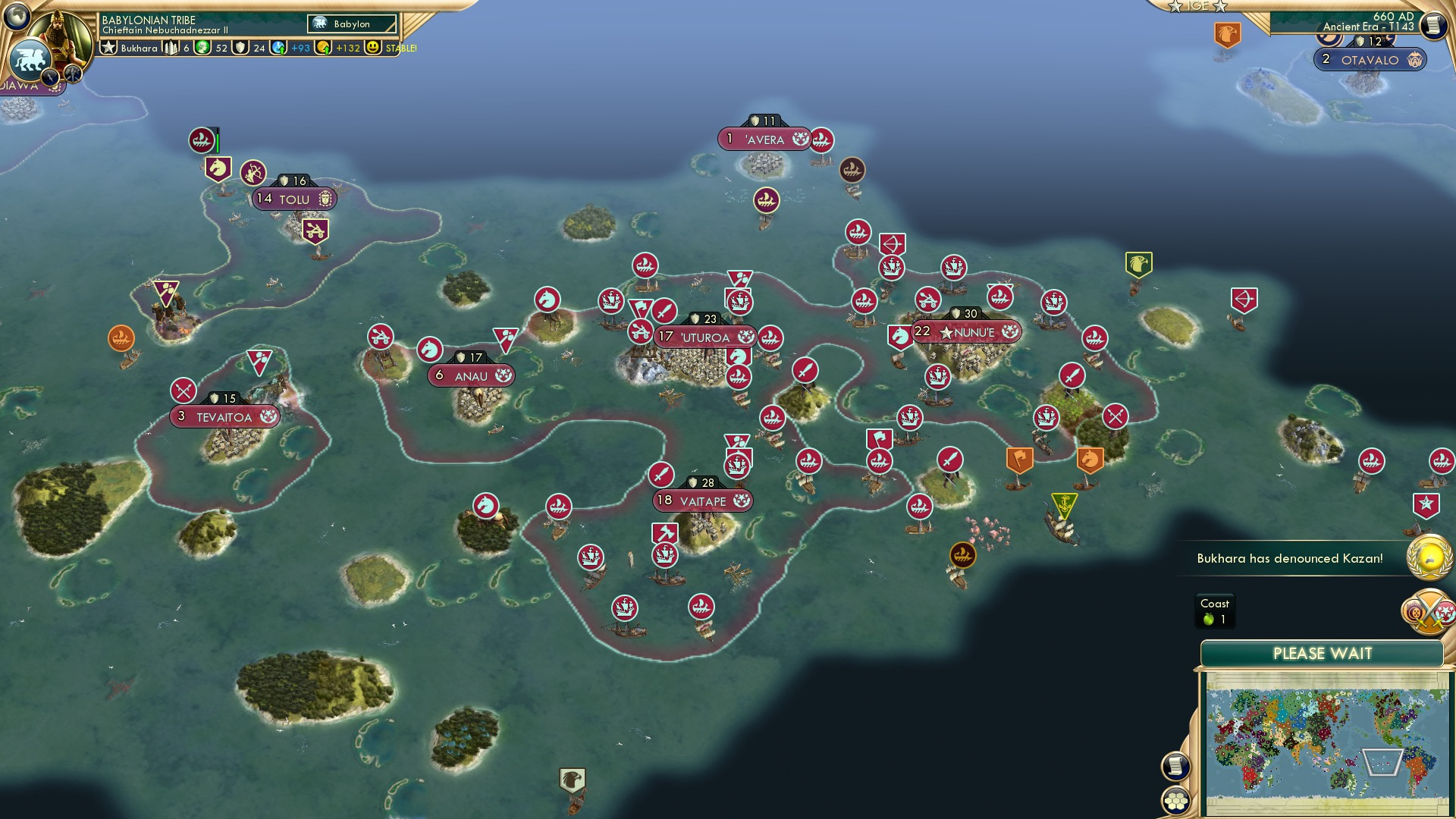
Task: View the crossed swords war notification
Action: (x=1430, y=611)
